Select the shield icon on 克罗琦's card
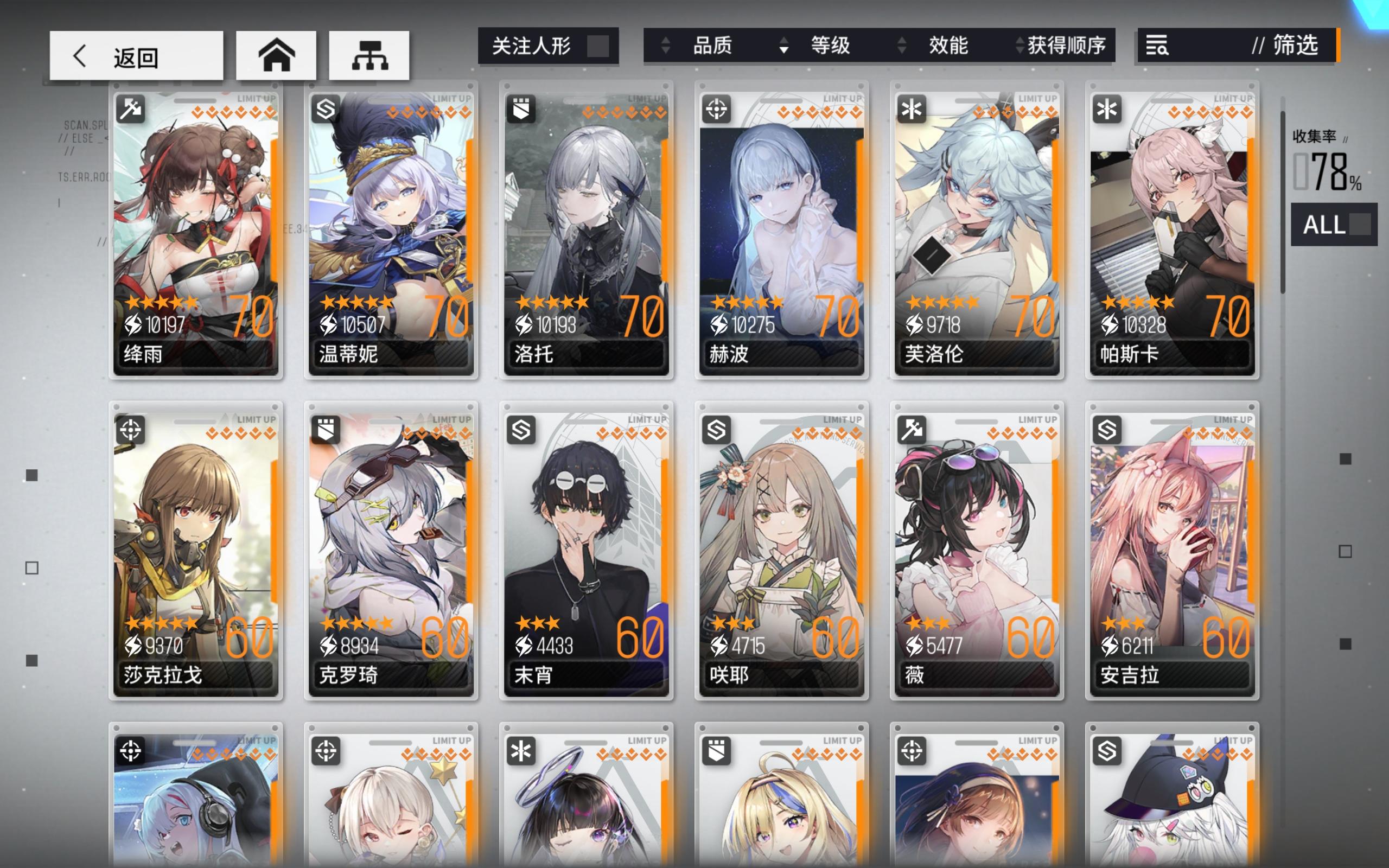 point(325,430)
